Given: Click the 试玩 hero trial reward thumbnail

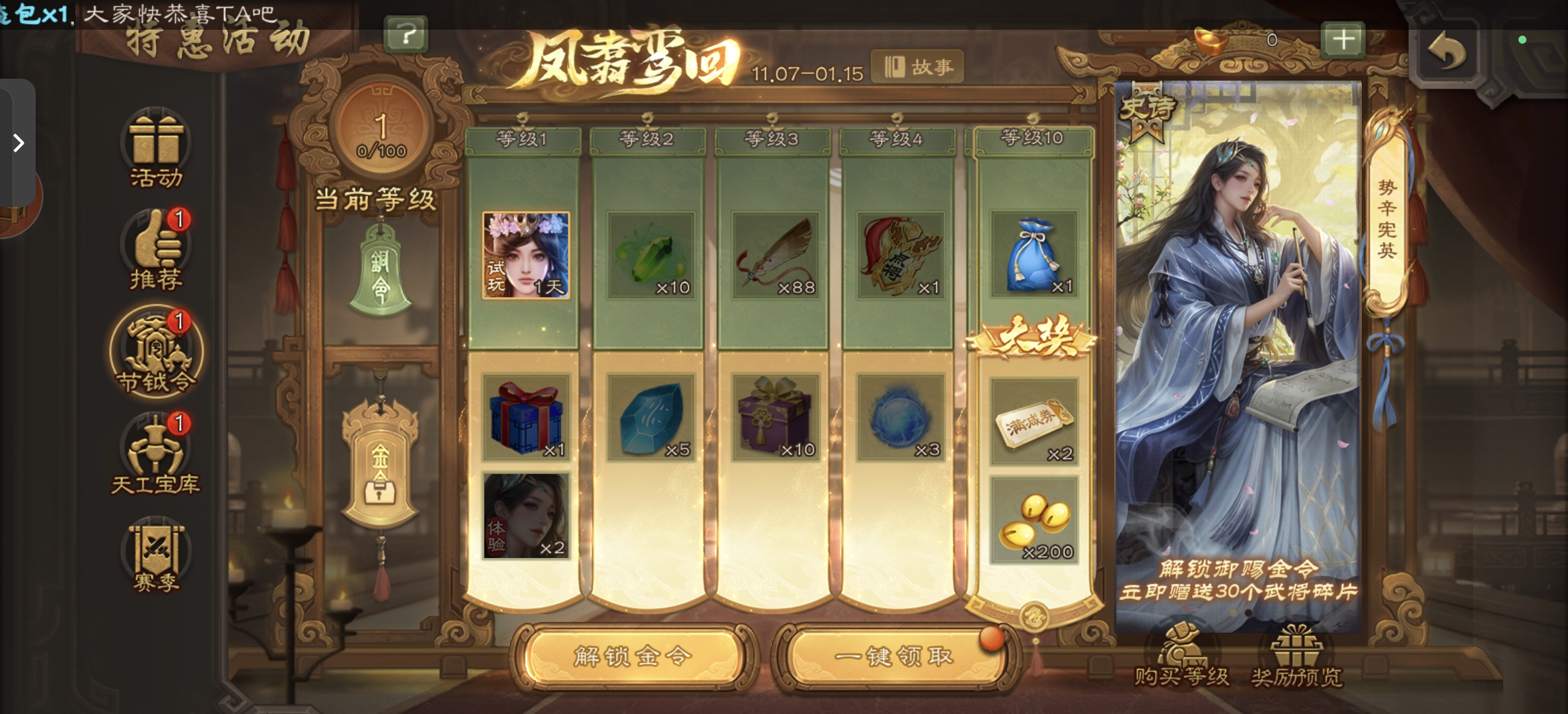Looking at the screenshot, I should pyautogui.click(x=526, y=255).
